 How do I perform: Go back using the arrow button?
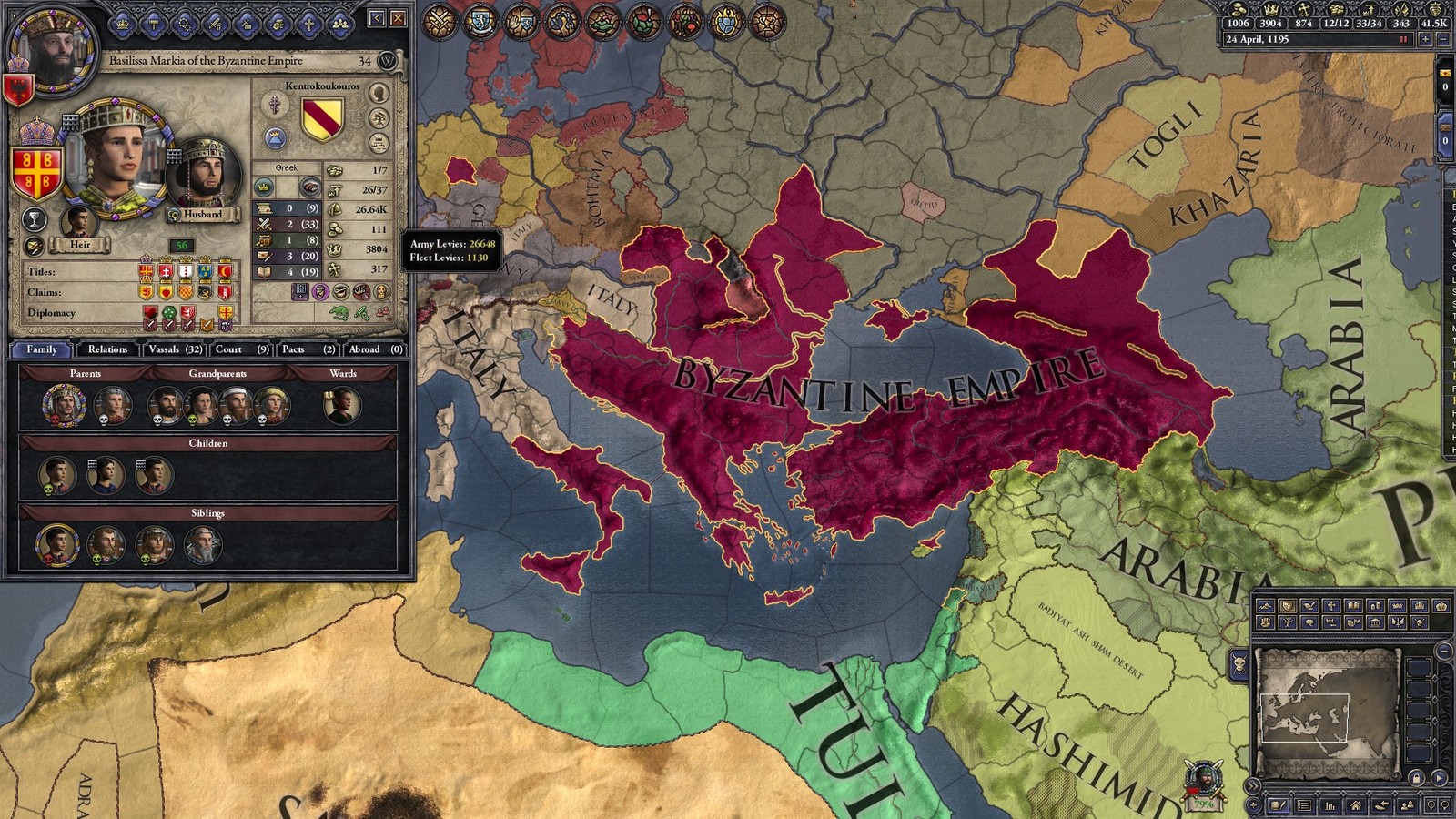point(378,18)
